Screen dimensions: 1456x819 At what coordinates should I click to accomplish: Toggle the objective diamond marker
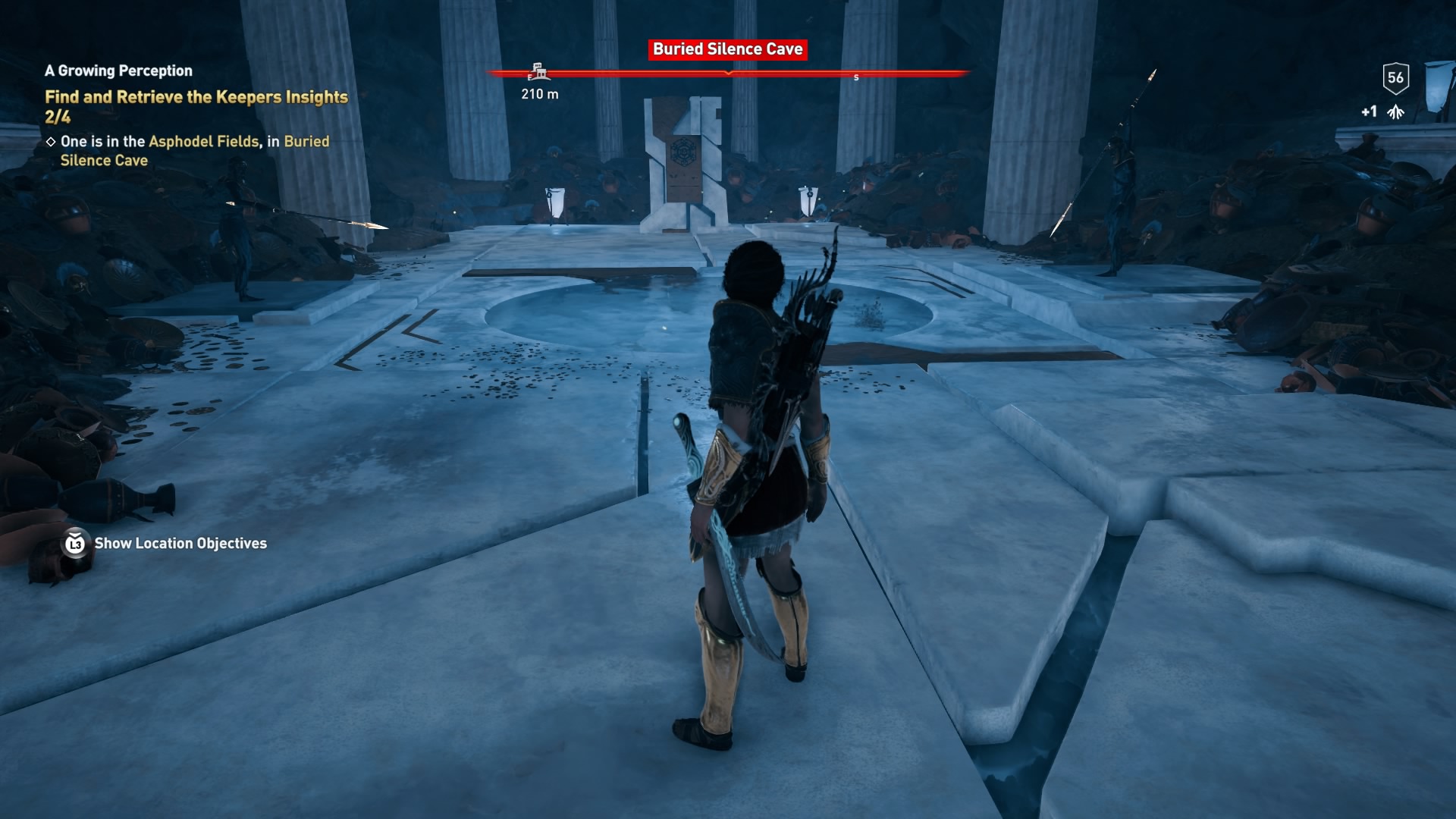coord(52,140)
